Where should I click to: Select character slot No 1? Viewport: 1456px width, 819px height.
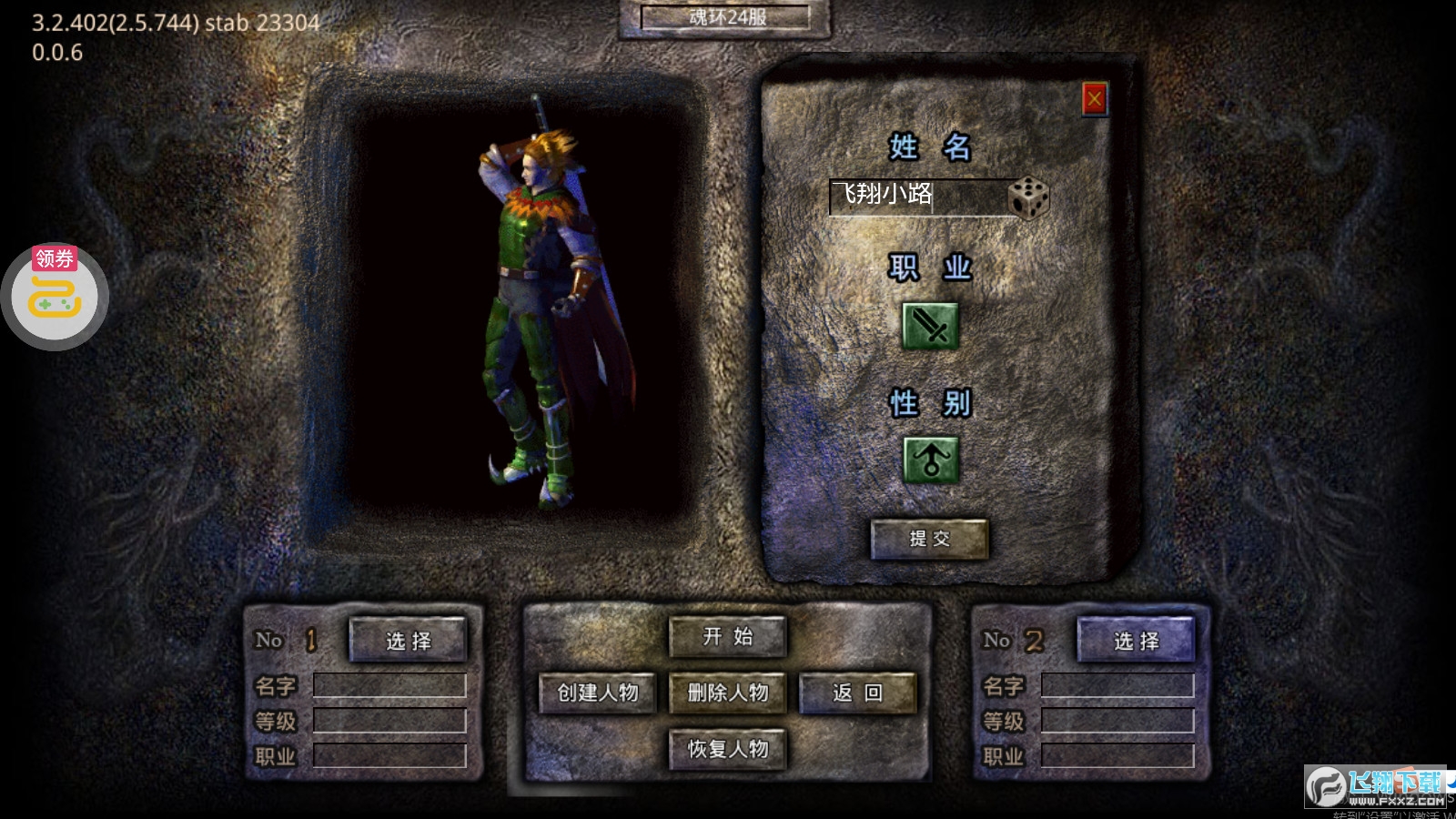[408, 641]
